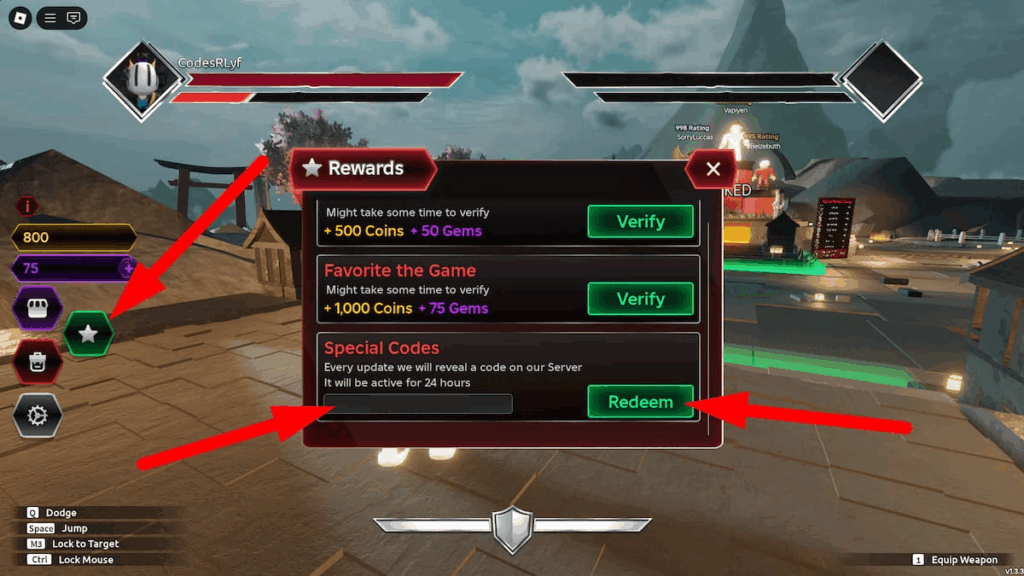The image size is (1024, 576).
Task: Focus the Special Codes text box
Action: 418,404
